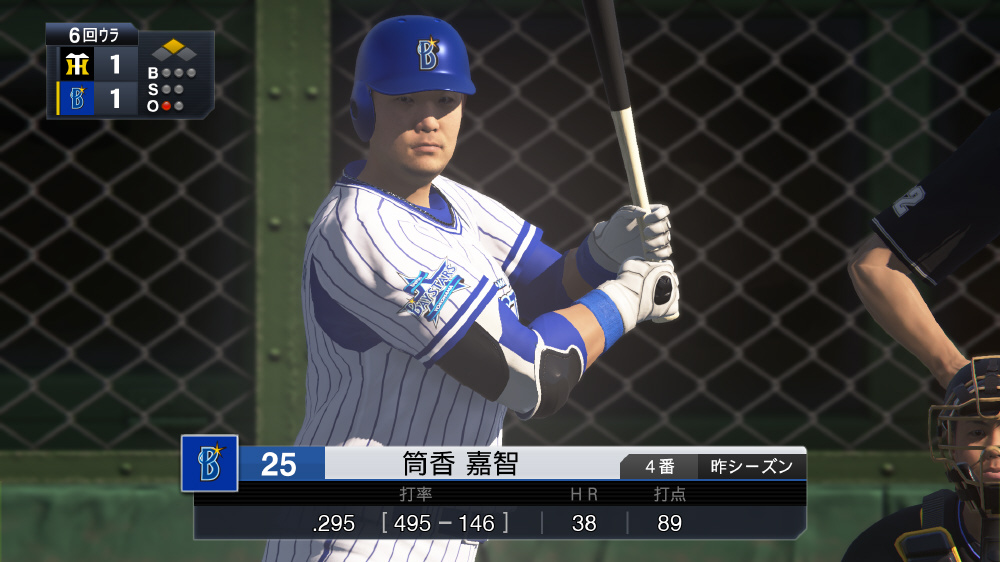
Task: Select the BayStars emblem beside number 25
Action: (x=209, y=463)
